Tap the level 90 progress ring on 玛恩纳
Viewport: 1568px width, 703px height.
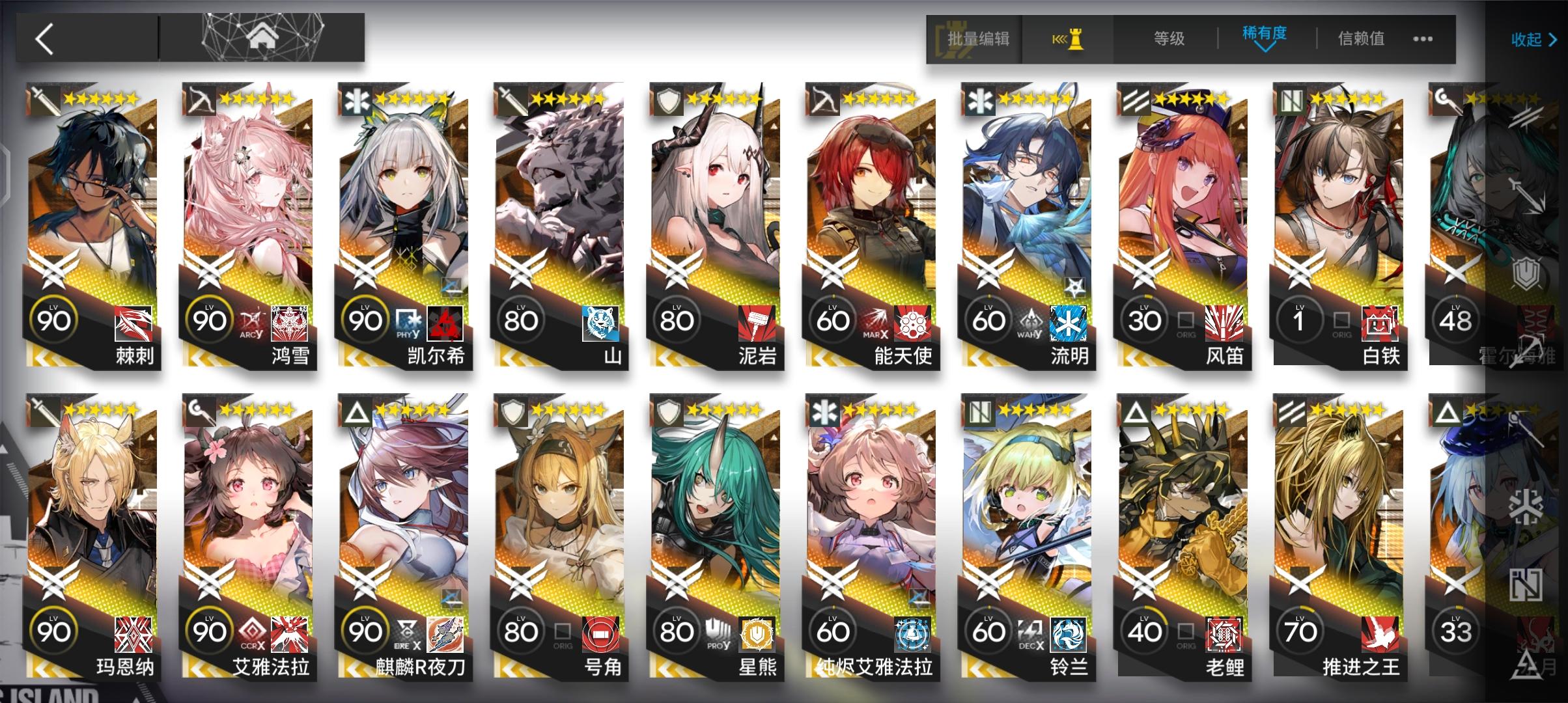55,628
